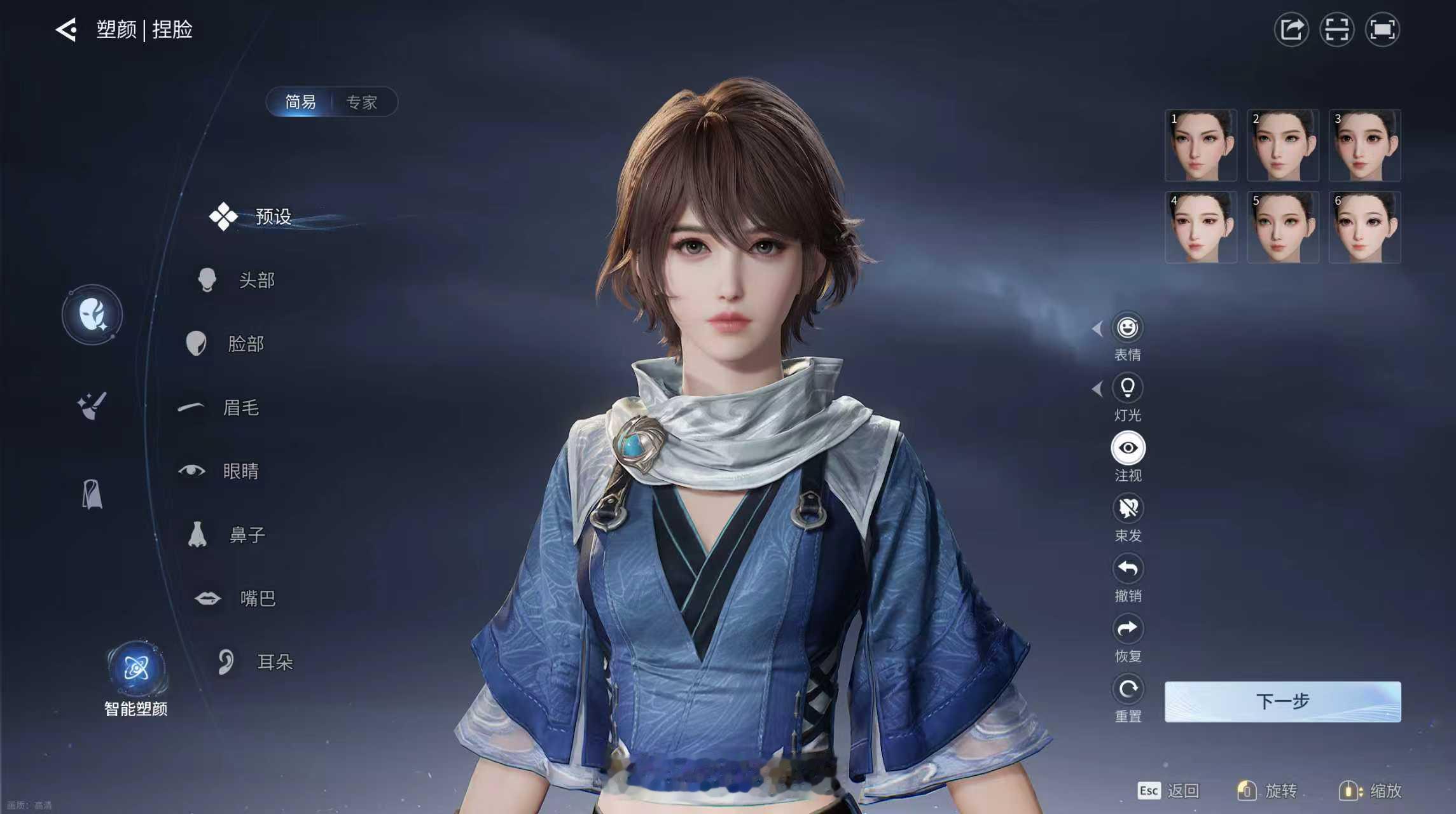Open the 头部 head category

point(256,280)
